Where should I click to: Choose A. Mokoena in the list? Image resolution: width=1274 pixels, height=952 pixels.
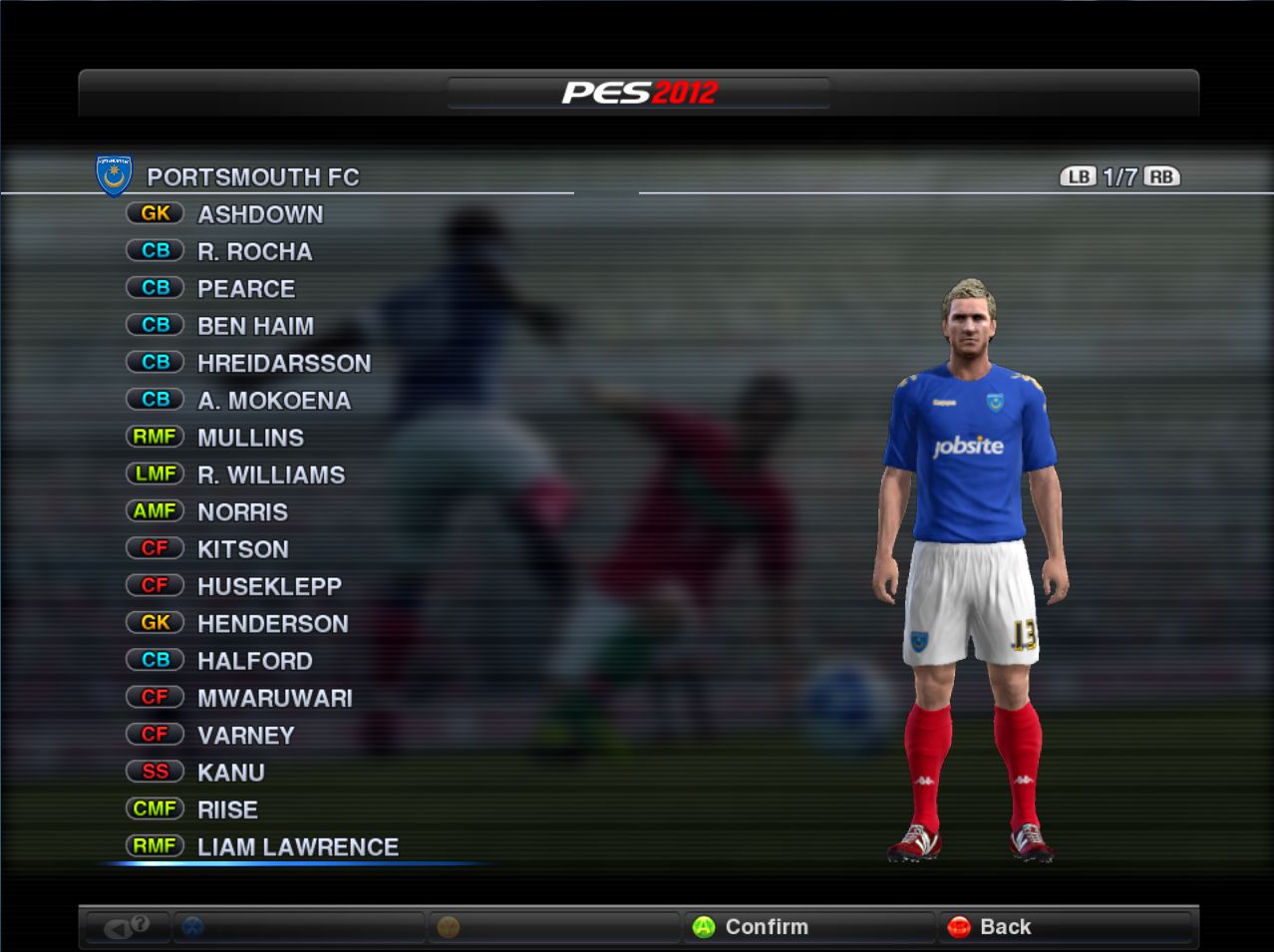click(274, 401)
